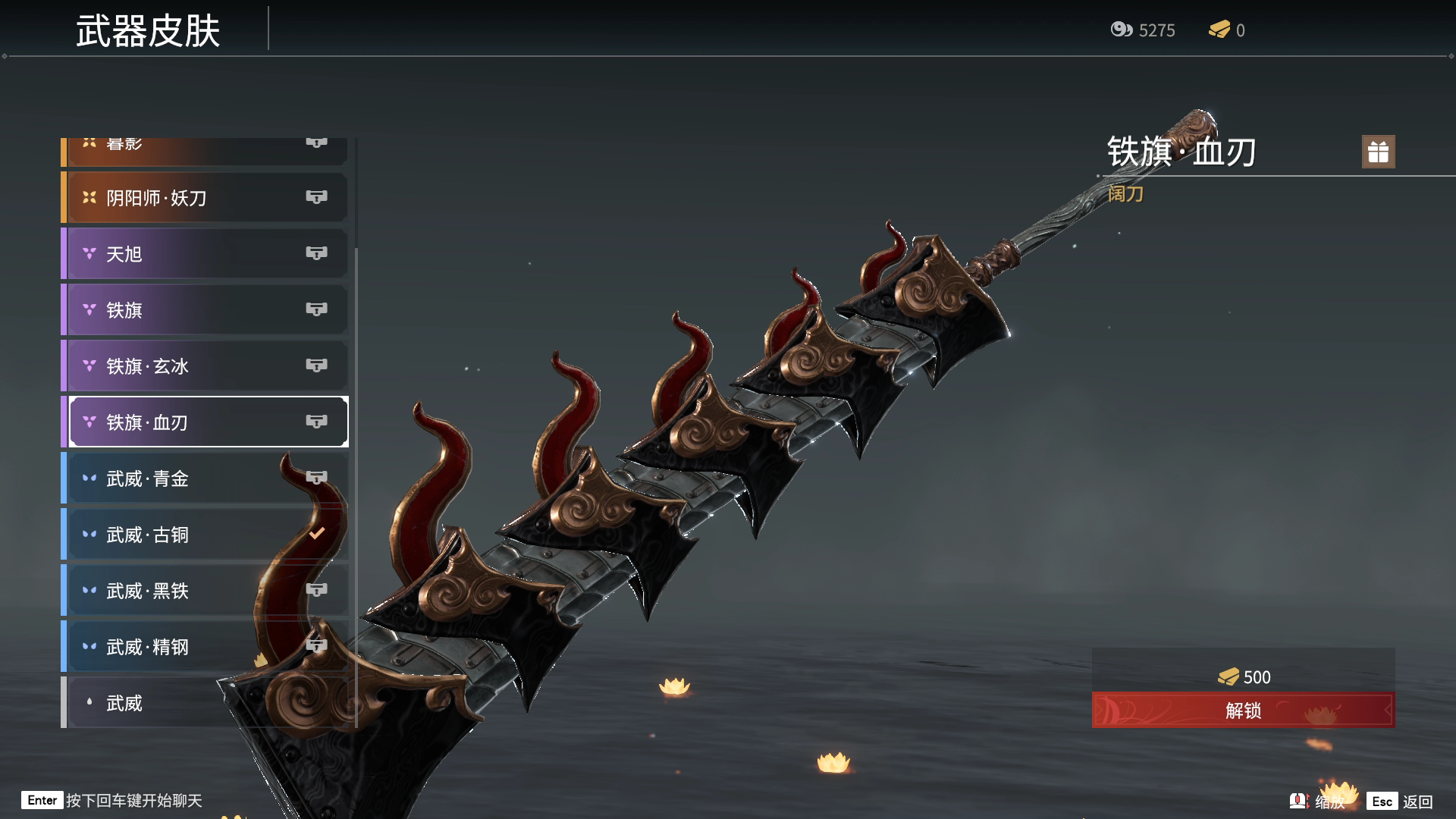Screen dimensions: 1456x819
Task: Select the 阴阳师·妖刀 weapon skin
Action: [x=205, y=198]
